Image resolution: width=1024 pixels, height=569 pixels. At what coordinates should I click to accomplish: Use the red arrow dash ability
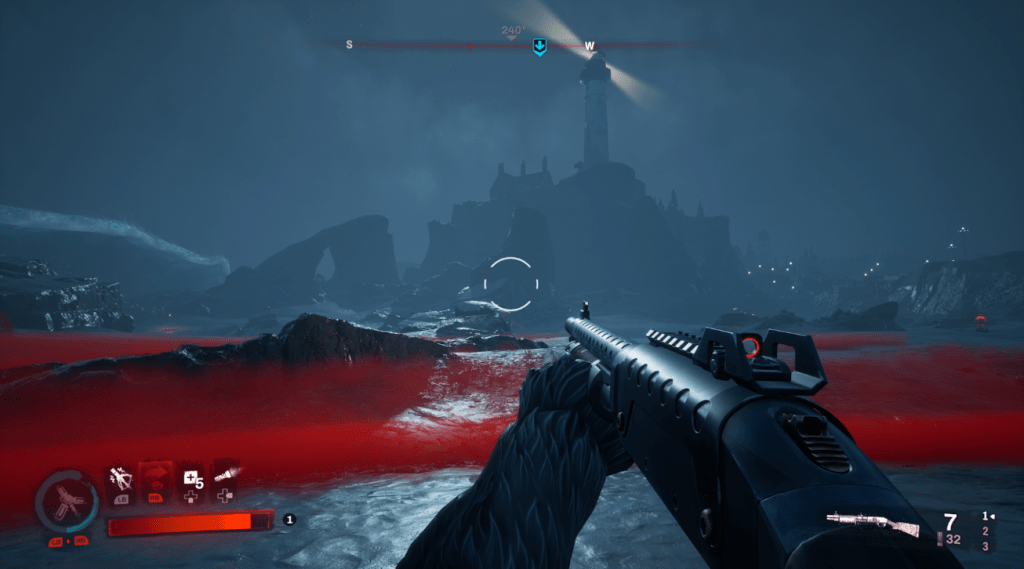tap(155, 479)
